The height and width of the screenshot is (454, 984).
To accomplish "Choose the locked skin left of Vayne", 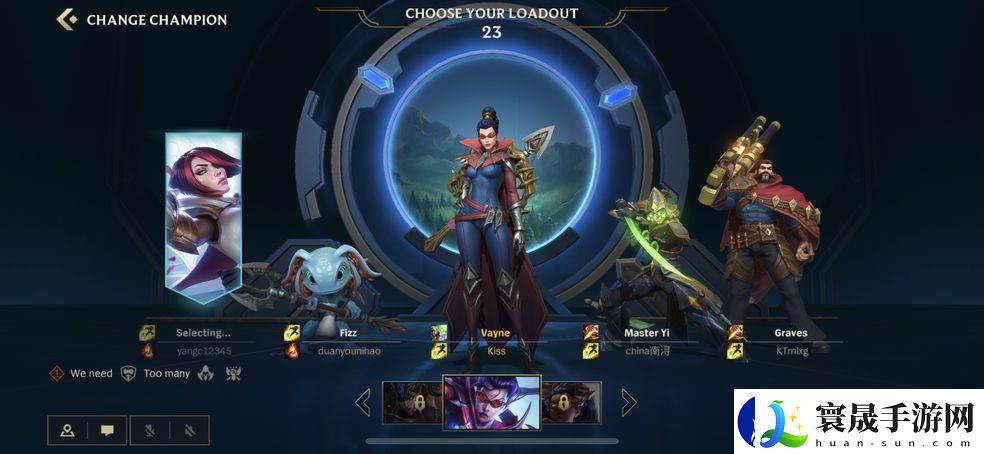I will [412, 401].
